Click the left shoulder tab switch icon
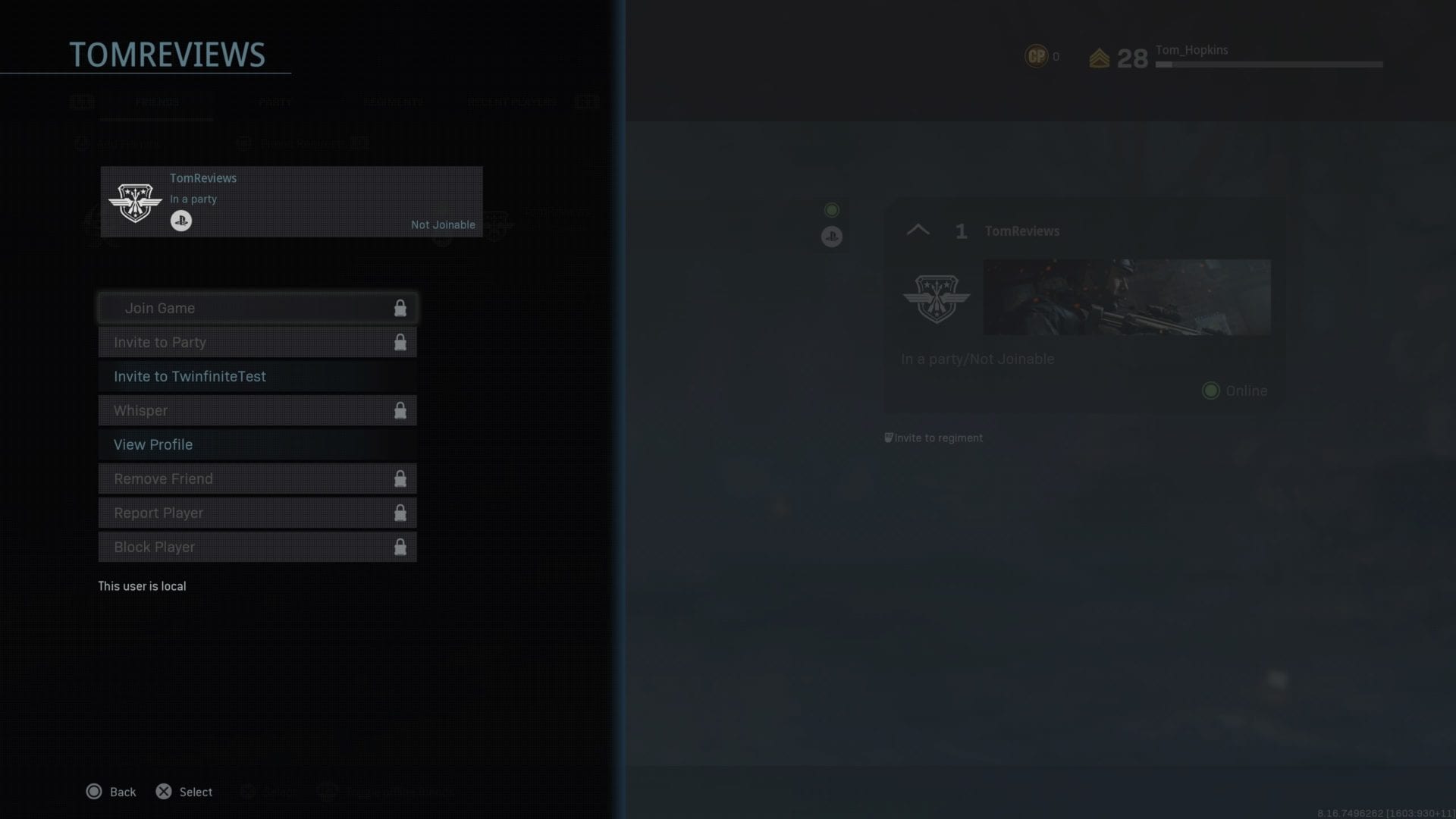The height and width of the screenshot is (819, 1456). [x=82, y=102]
